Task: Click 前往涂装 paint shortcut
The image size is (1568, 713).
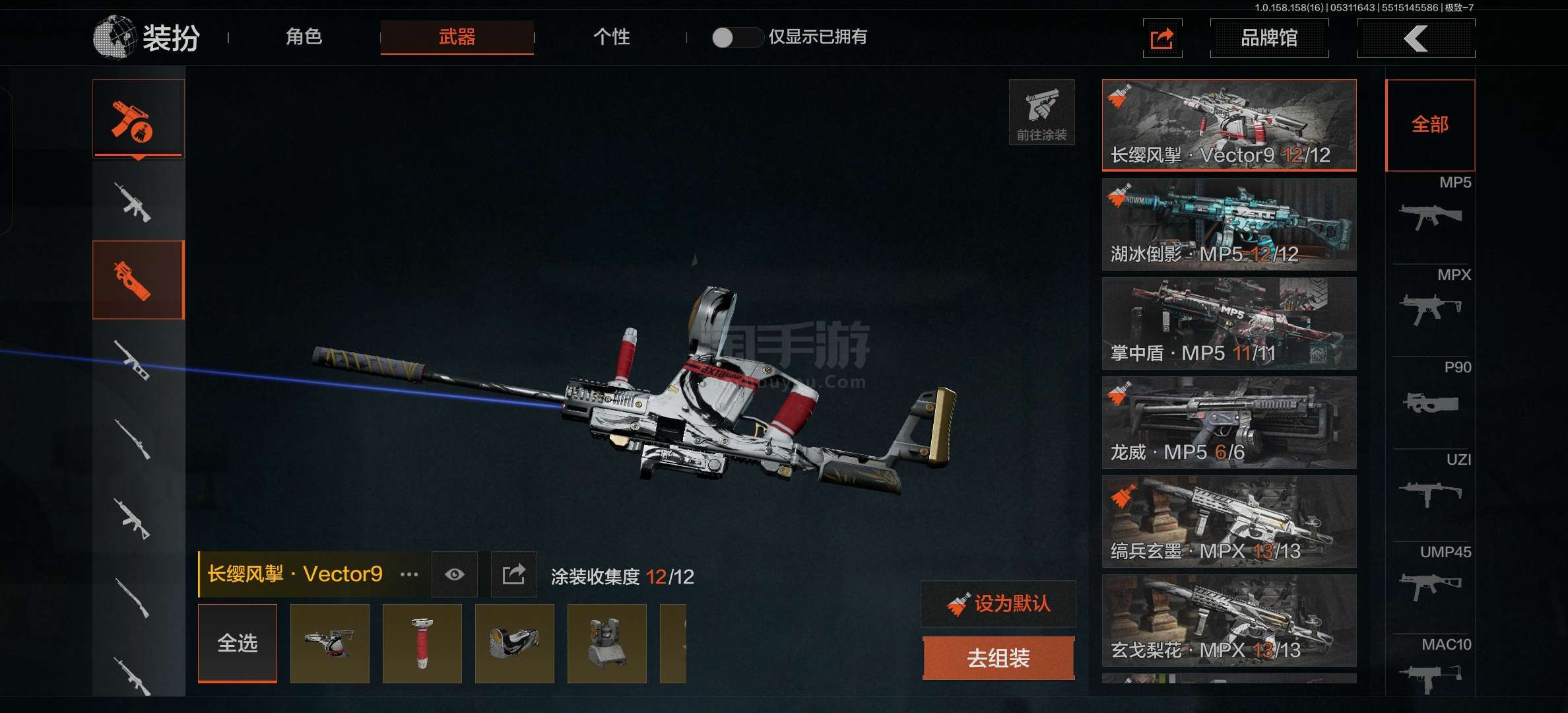Action: point(1041,112)
